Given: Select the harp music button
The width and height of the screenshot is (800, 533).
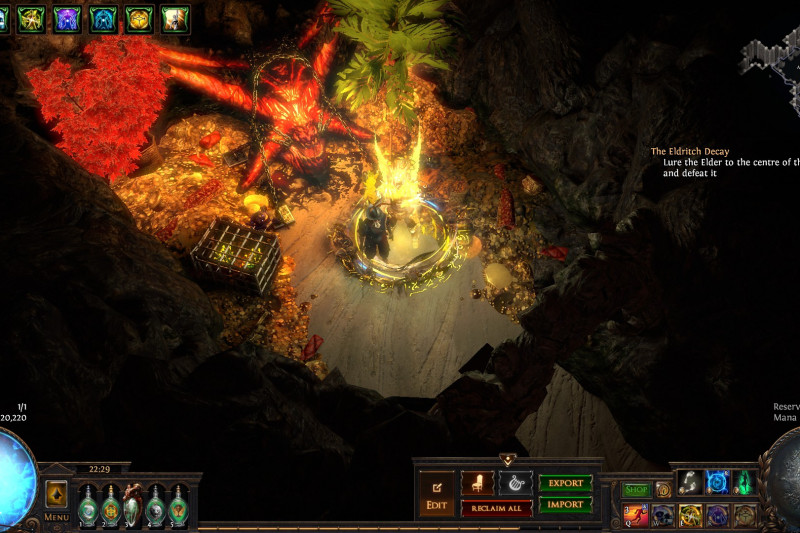Looking at the screenshot, I should (x=515, y=483).
